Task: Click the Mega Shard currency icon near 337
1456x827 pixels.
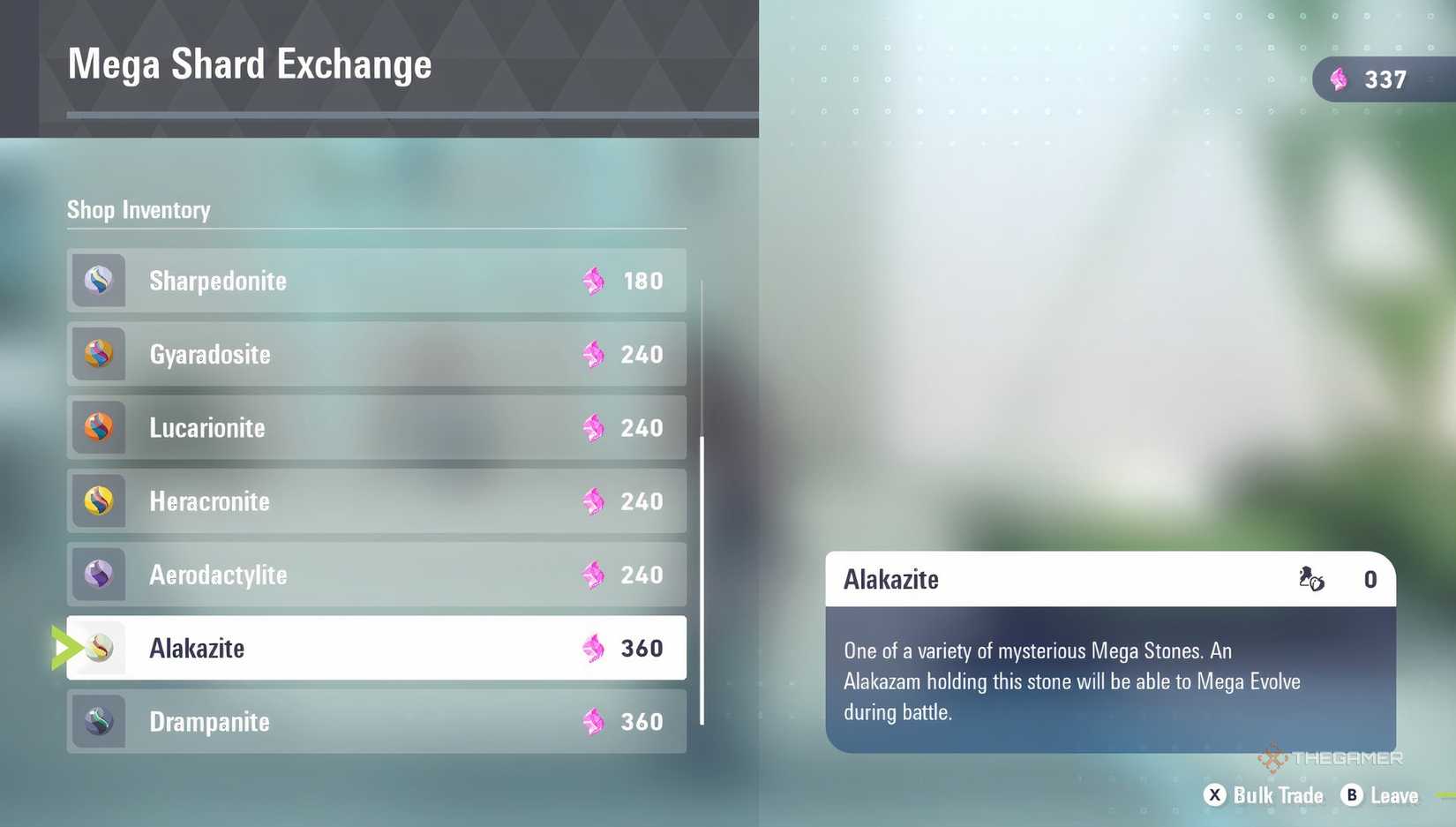Action: tap(1340, 79)
